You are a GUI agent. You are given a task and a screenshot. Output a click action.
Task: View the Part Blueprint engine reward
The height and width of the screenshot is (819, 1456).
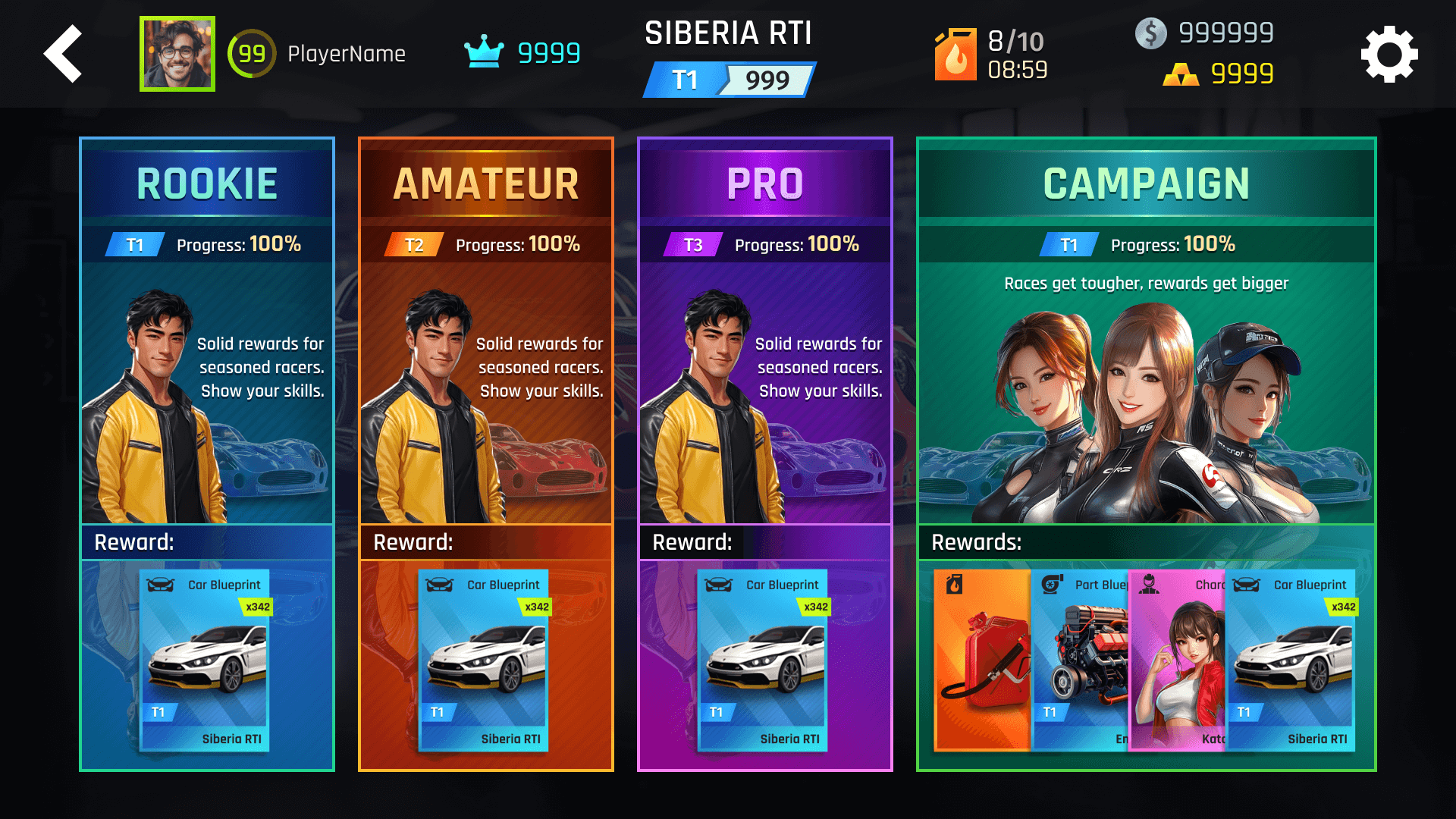[x=1081, y=660]
